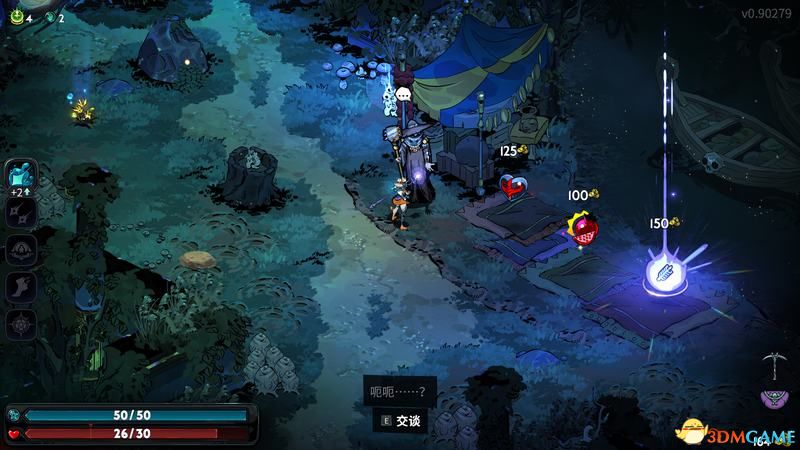The width and height of the screenshot is (800, 450).
Task: Click the green death defiance icon
Action: tap(15, 17)
